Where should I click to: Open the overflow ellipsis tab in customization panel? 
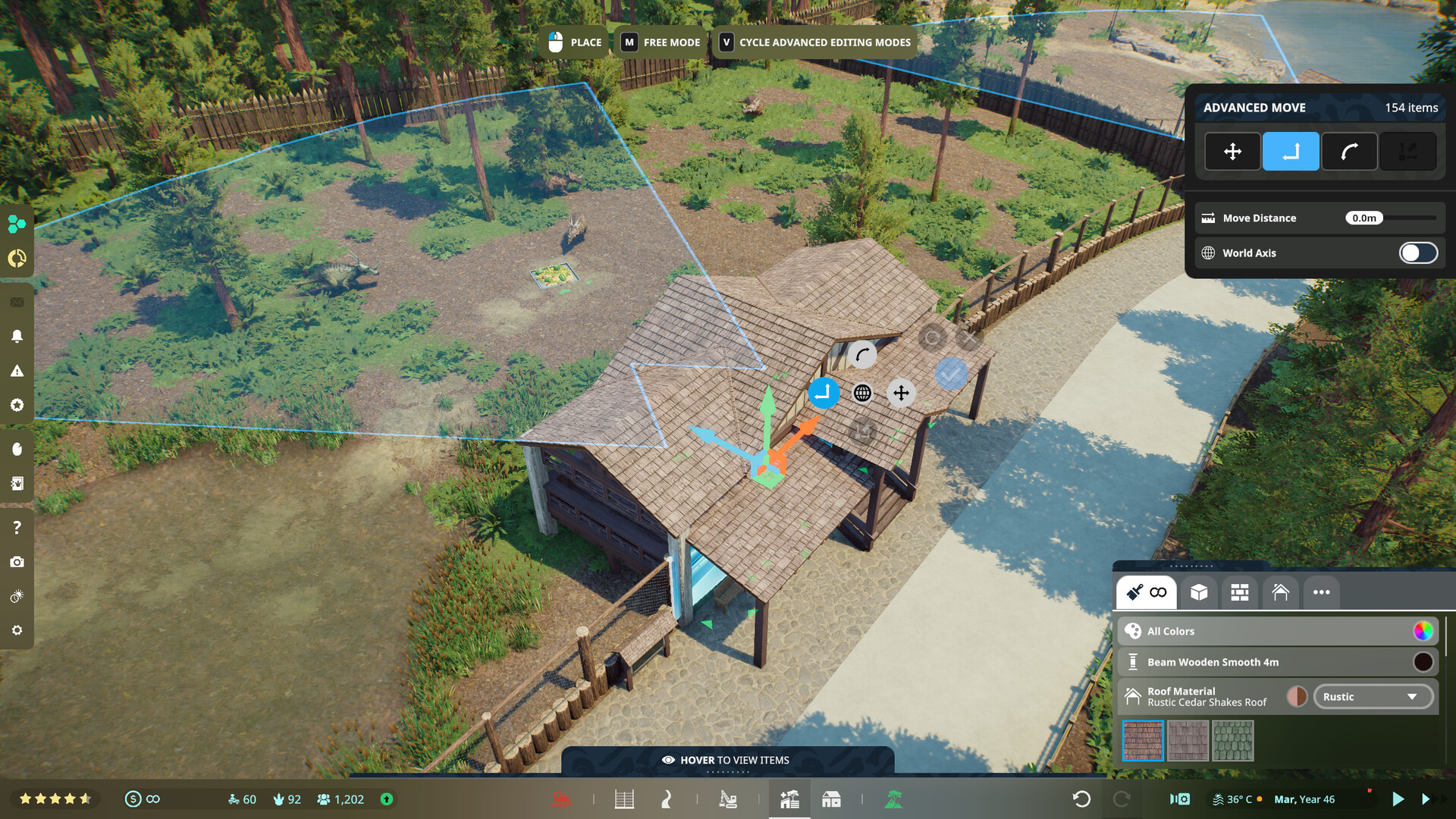point(1321,592)
